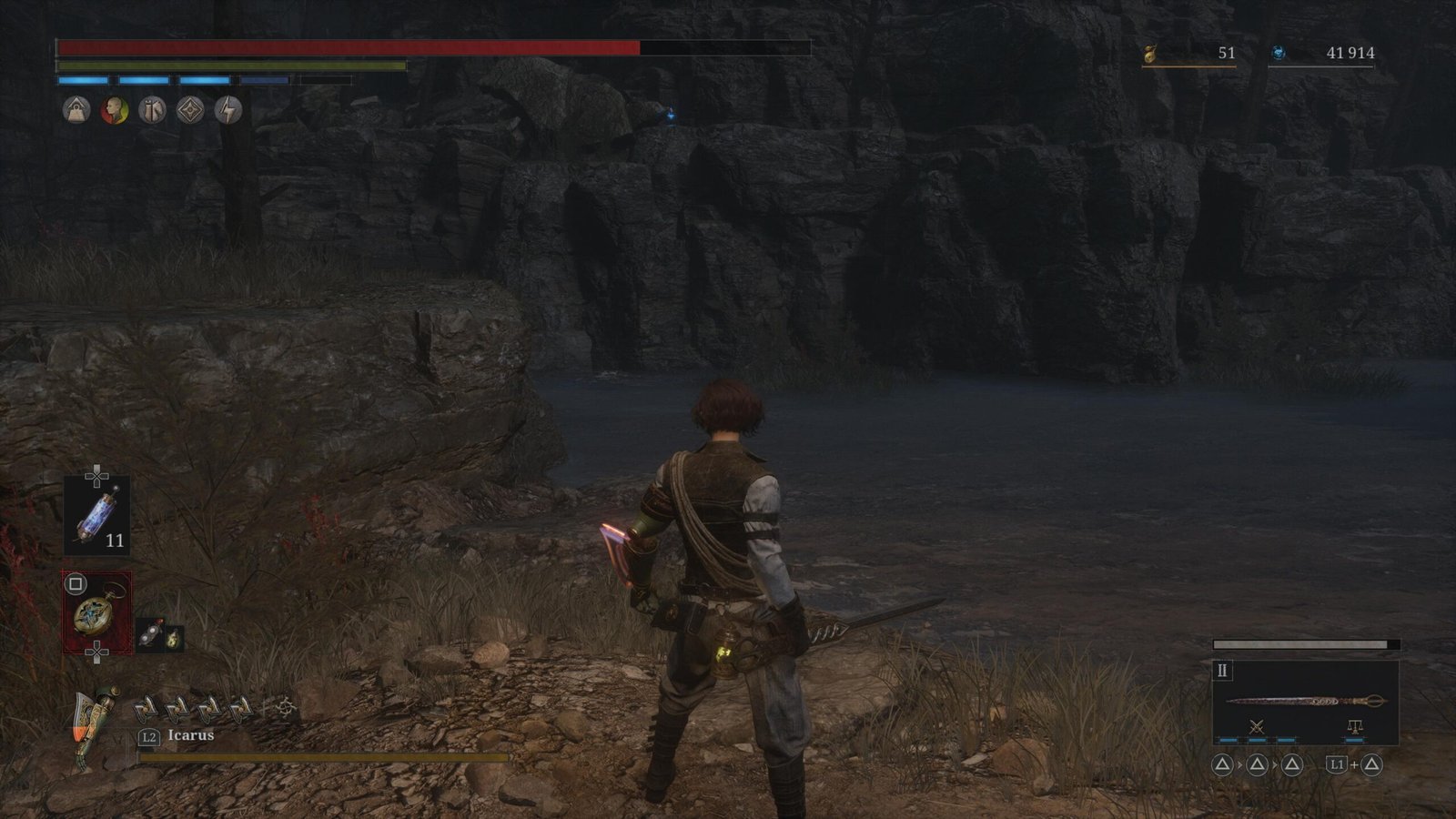The height and width of the screenshot is (819, 1456).
Task: Select the golden pocket watch item
Action: click(x=96, y=612)
